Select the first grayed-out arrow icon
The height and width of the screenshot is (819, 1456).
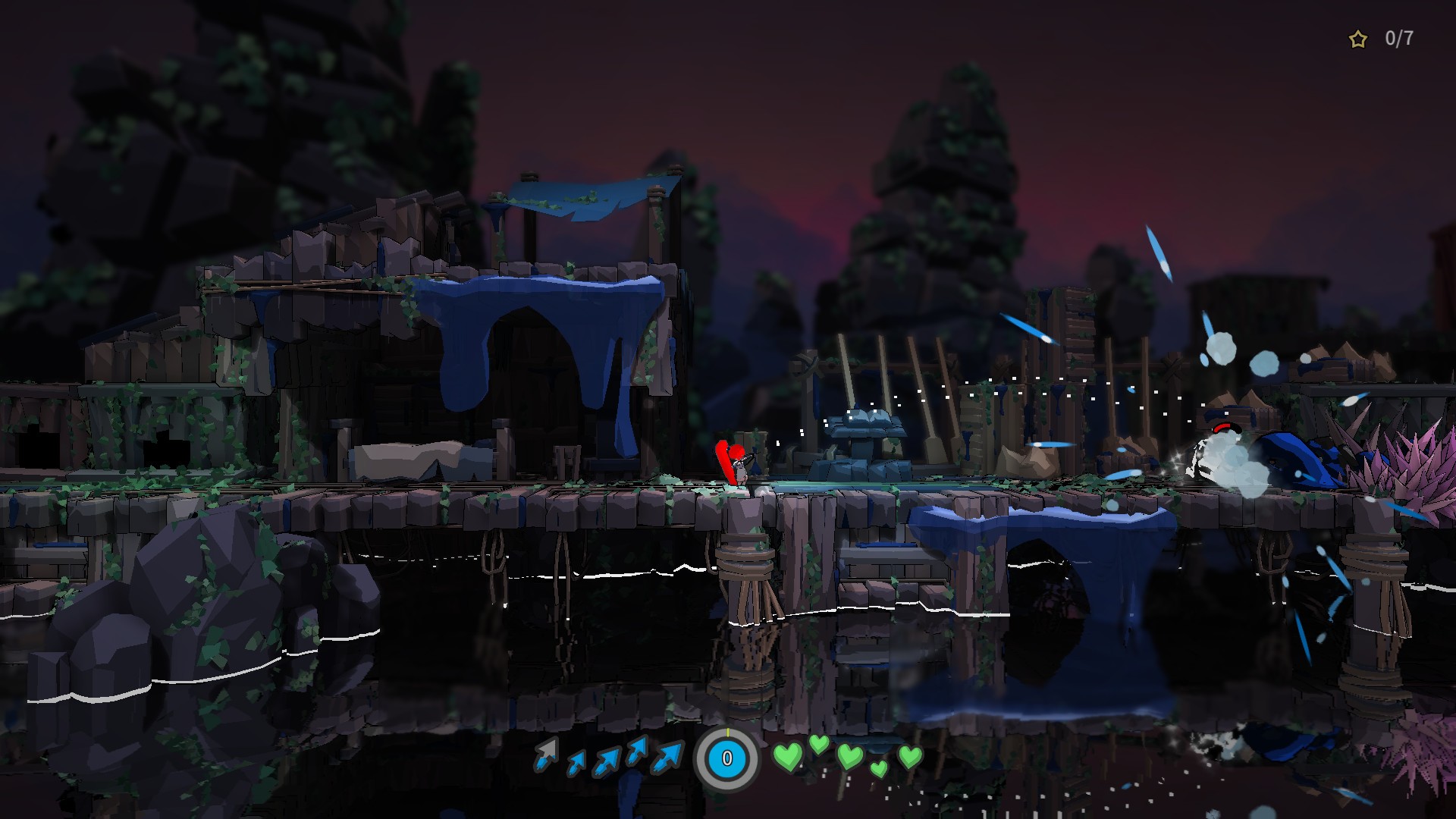(x=544, y=755)
